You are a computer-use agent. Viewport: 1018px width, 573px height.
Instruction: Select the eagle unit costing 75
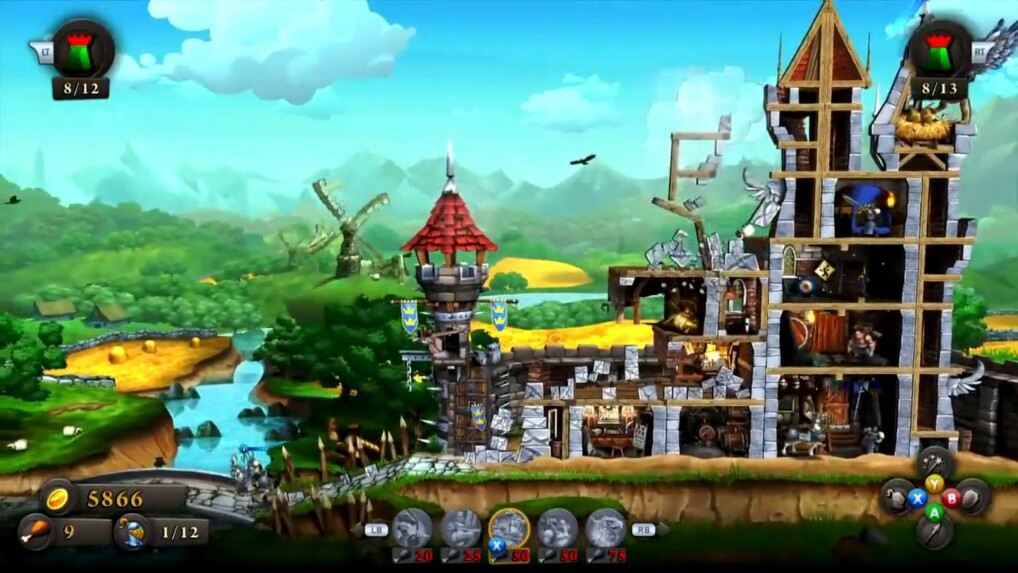[606, 528]
